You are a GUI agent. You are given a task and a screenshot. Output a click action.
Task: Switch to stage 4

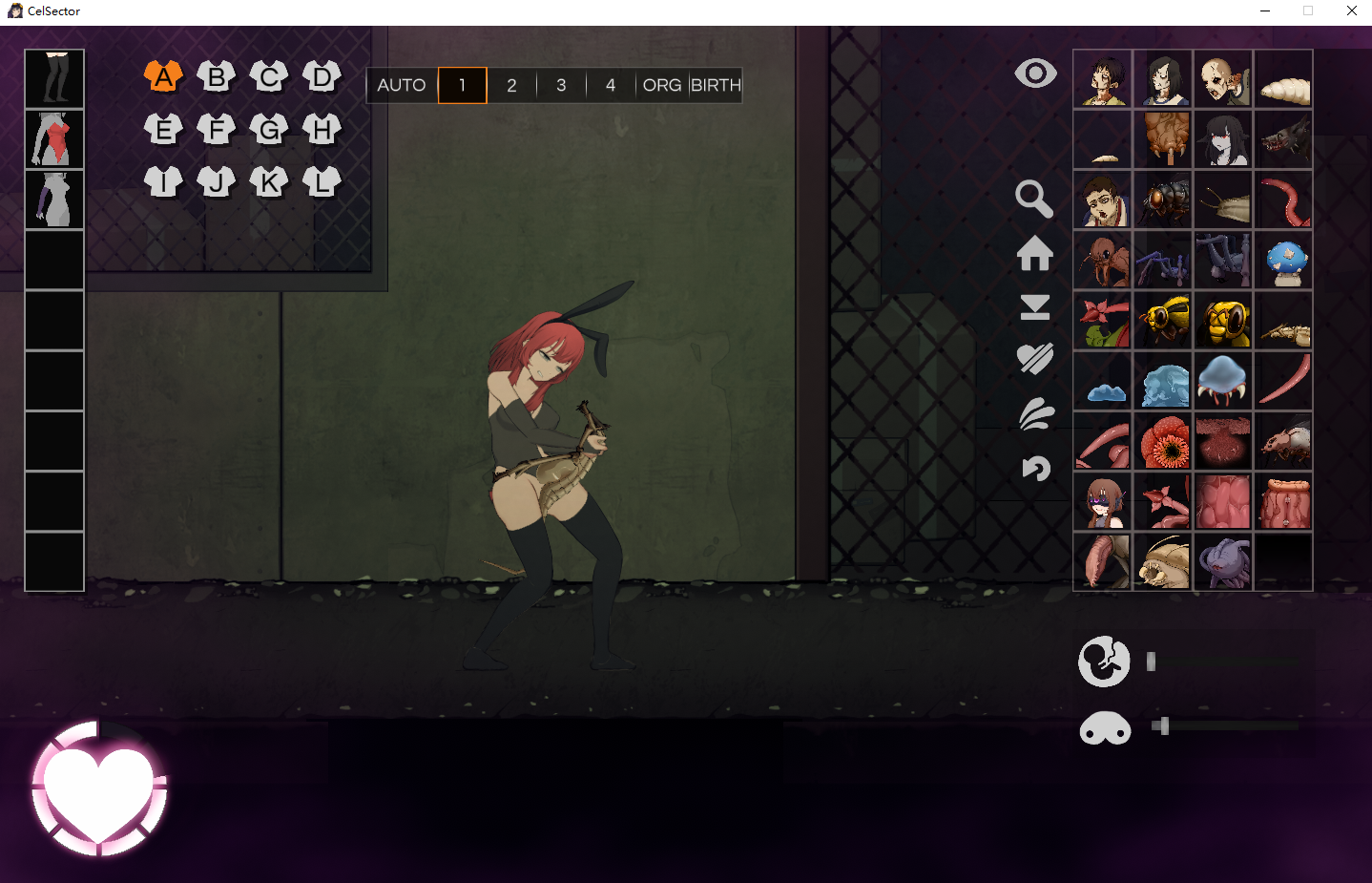[611, 85]
